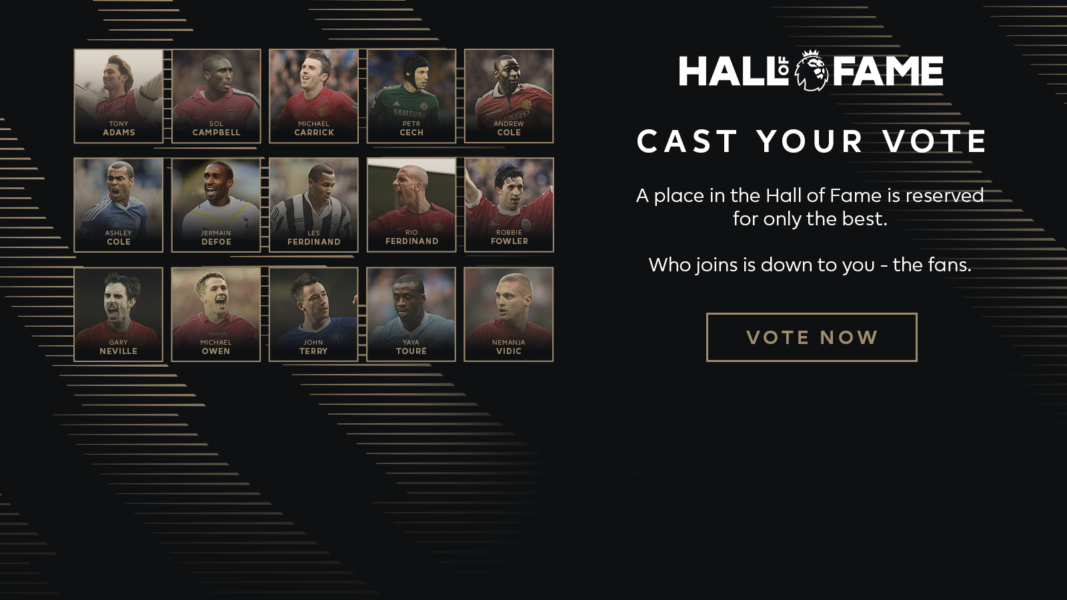Image resolution: width=1067 pixels, height=600 pixels.
Task: Choose Ashley Cole's player card
Action: click(x=118, y=205)
